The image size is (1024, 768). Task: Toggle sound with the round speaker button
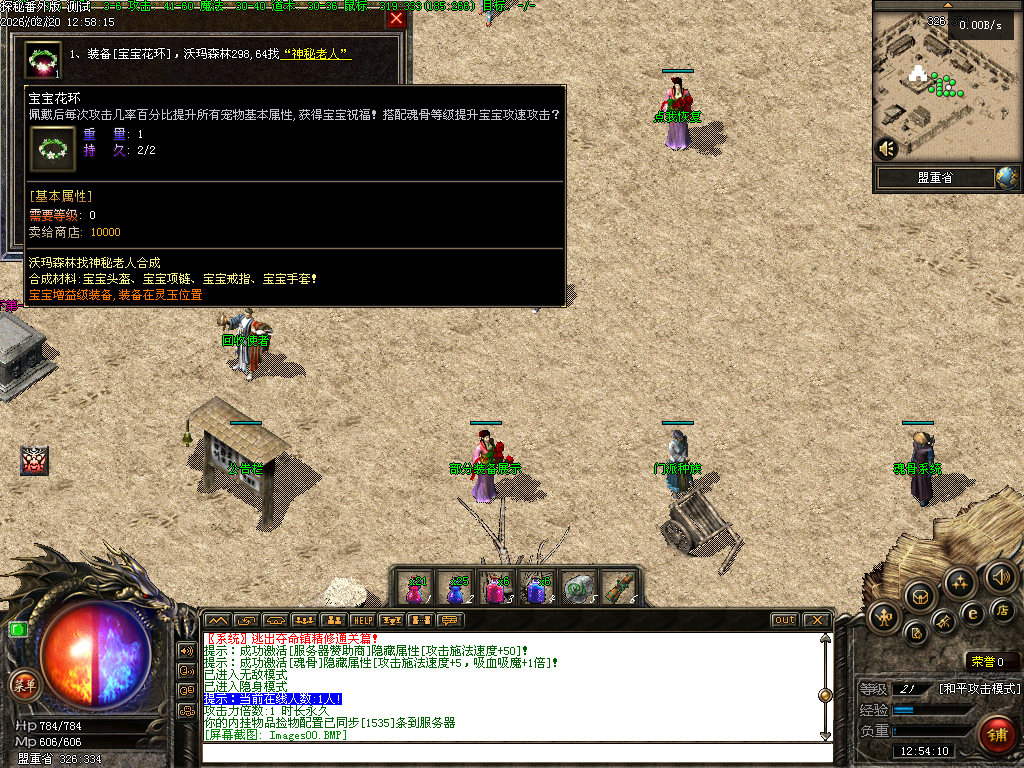tap(1001, 576)
